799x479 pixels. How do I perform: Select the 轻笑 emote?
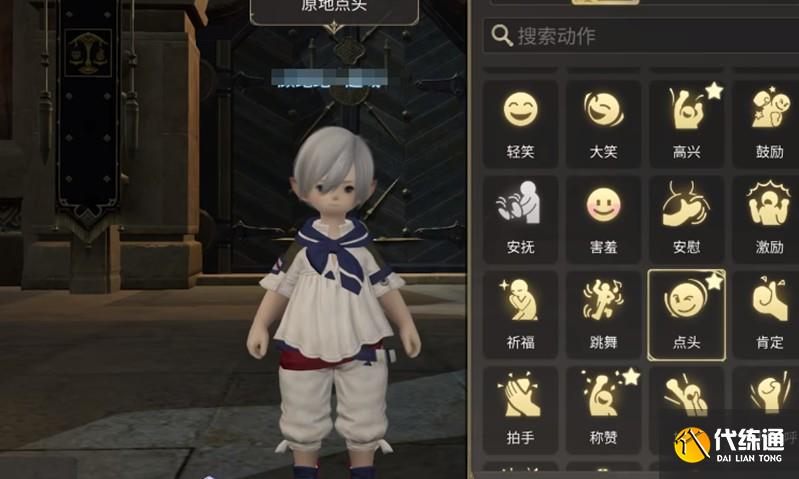(x=520, y=120)
